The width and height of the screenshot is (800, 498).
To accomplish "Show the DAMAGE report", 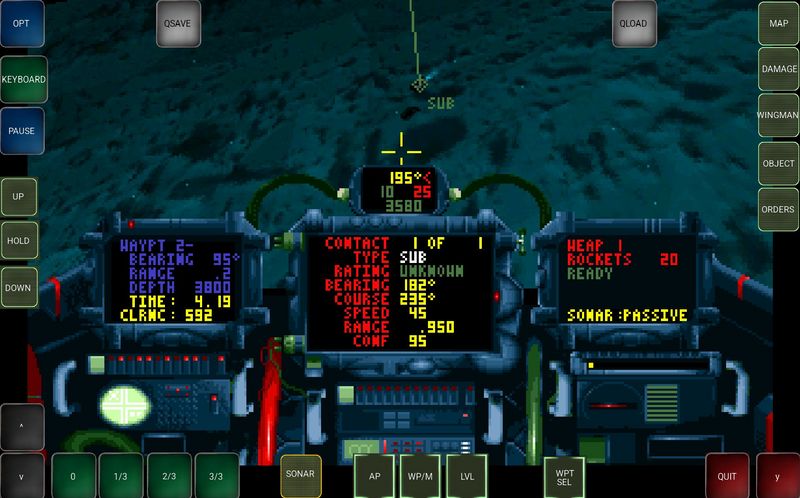I will (x=778, y=69).
